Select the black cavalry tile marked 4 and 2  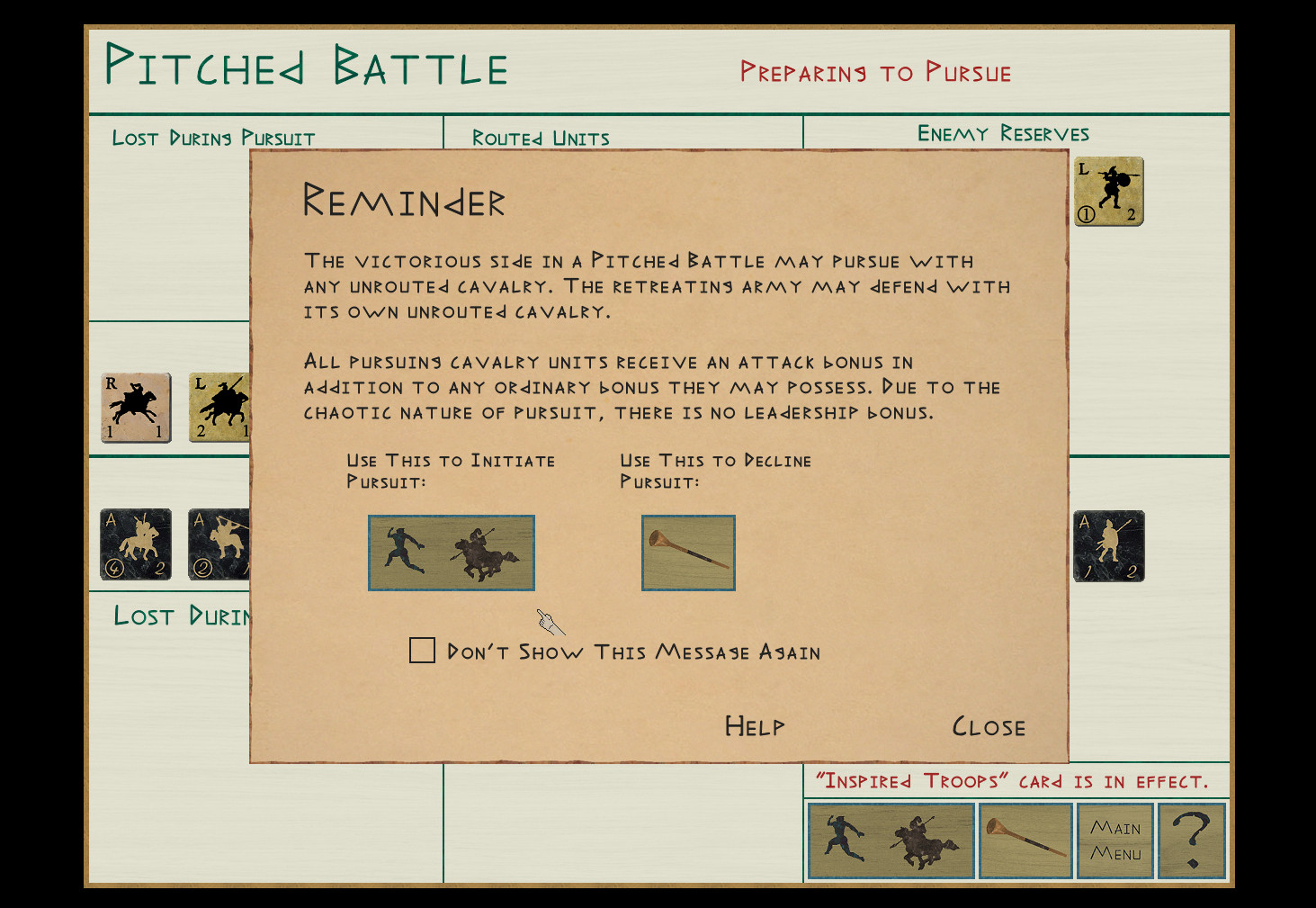coord(136,544)
